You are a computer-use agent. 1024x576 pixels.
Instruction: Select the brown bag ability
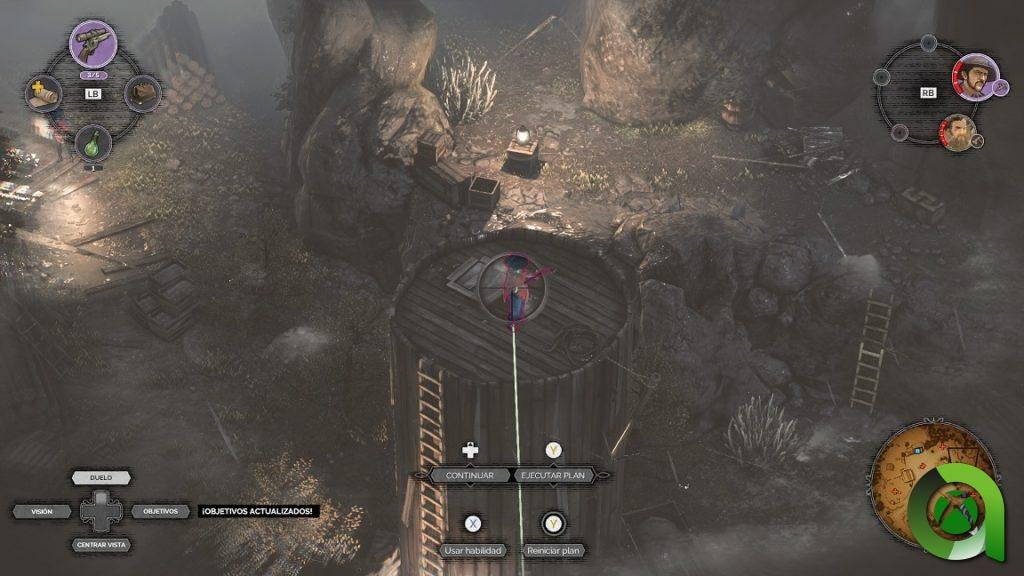(143, 93)
